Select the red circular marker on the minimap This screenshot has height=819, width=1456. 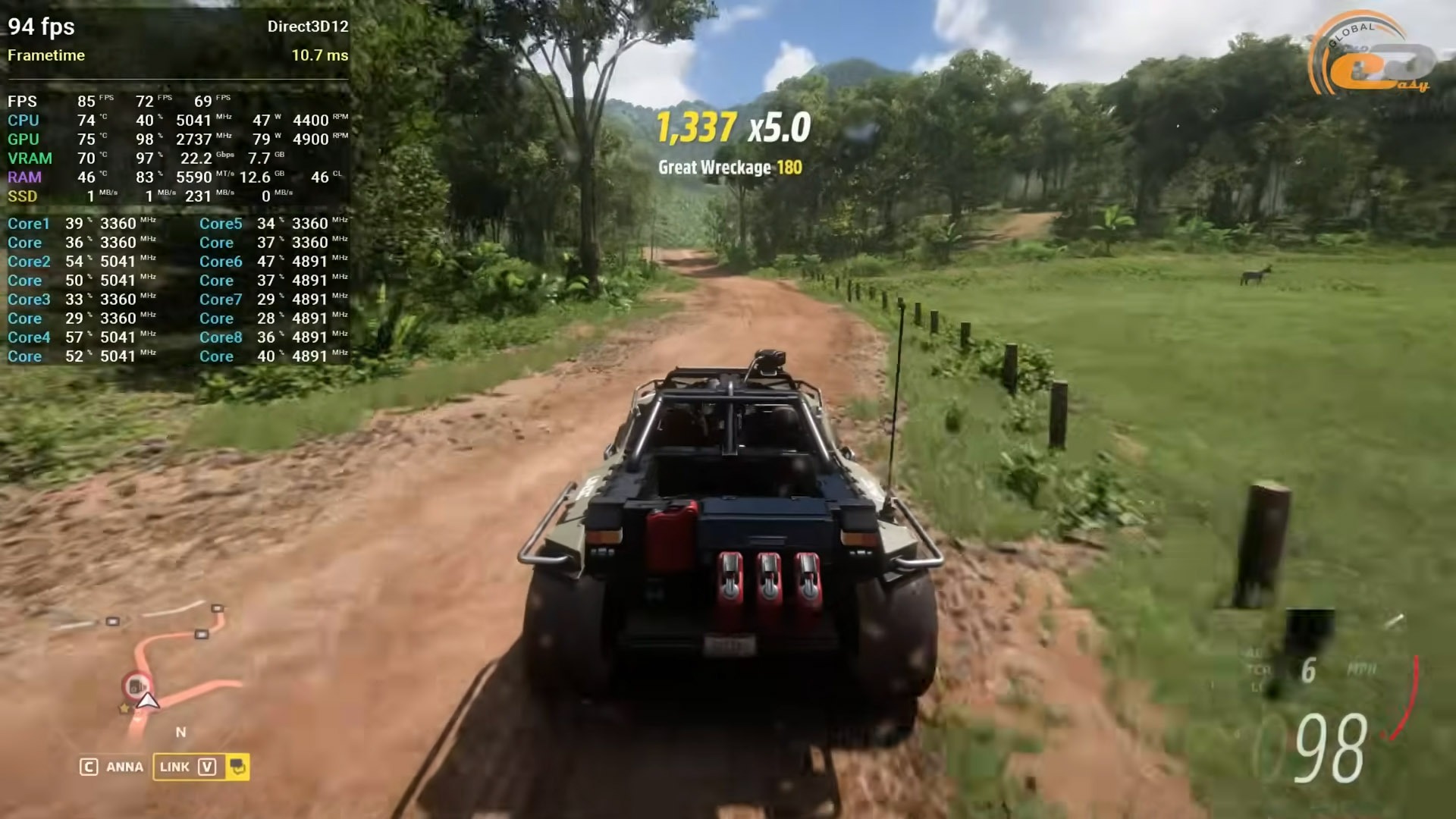137,686
